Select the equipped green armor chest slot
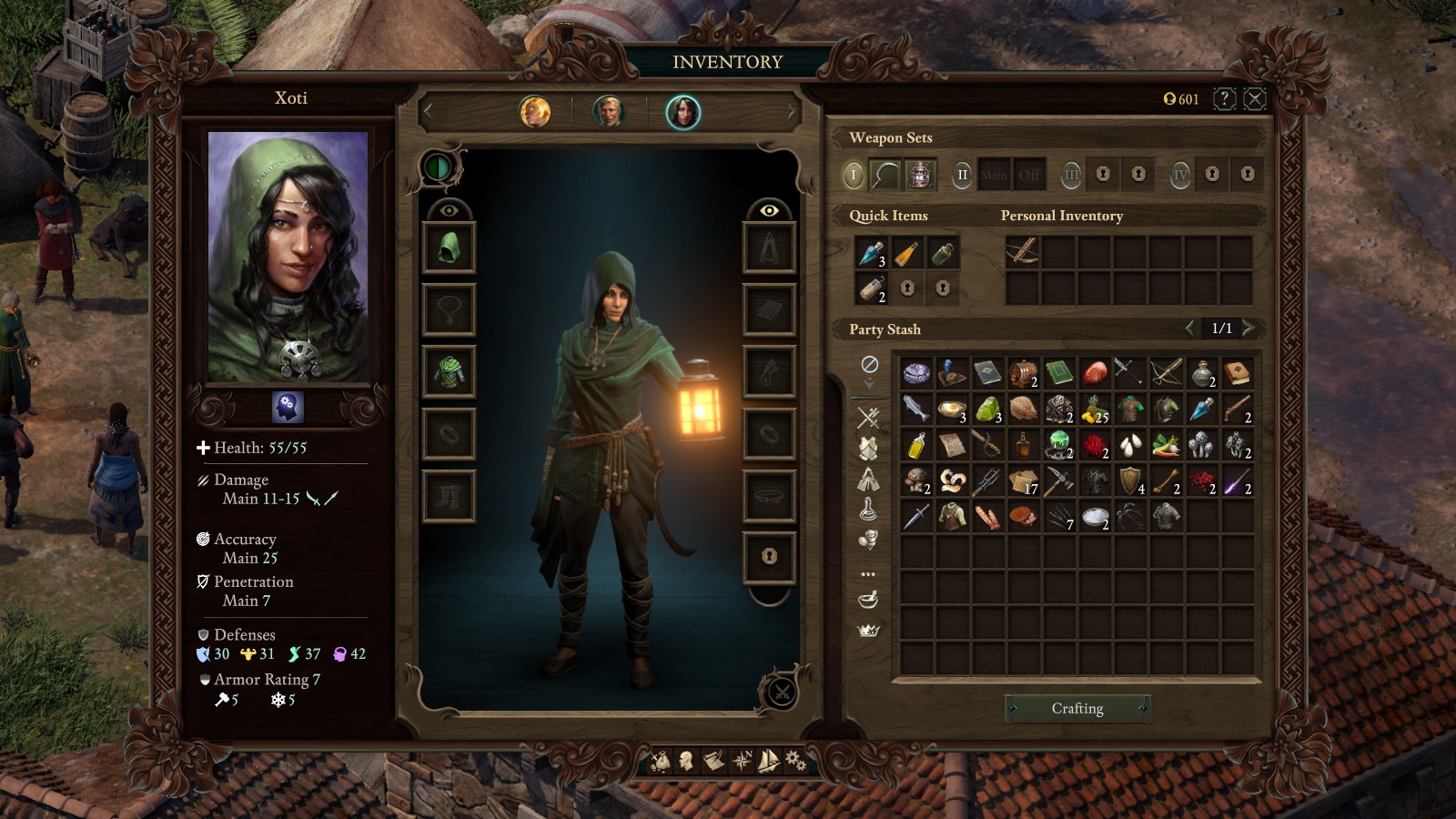1456x819 pixels. (x=449, y=371)
